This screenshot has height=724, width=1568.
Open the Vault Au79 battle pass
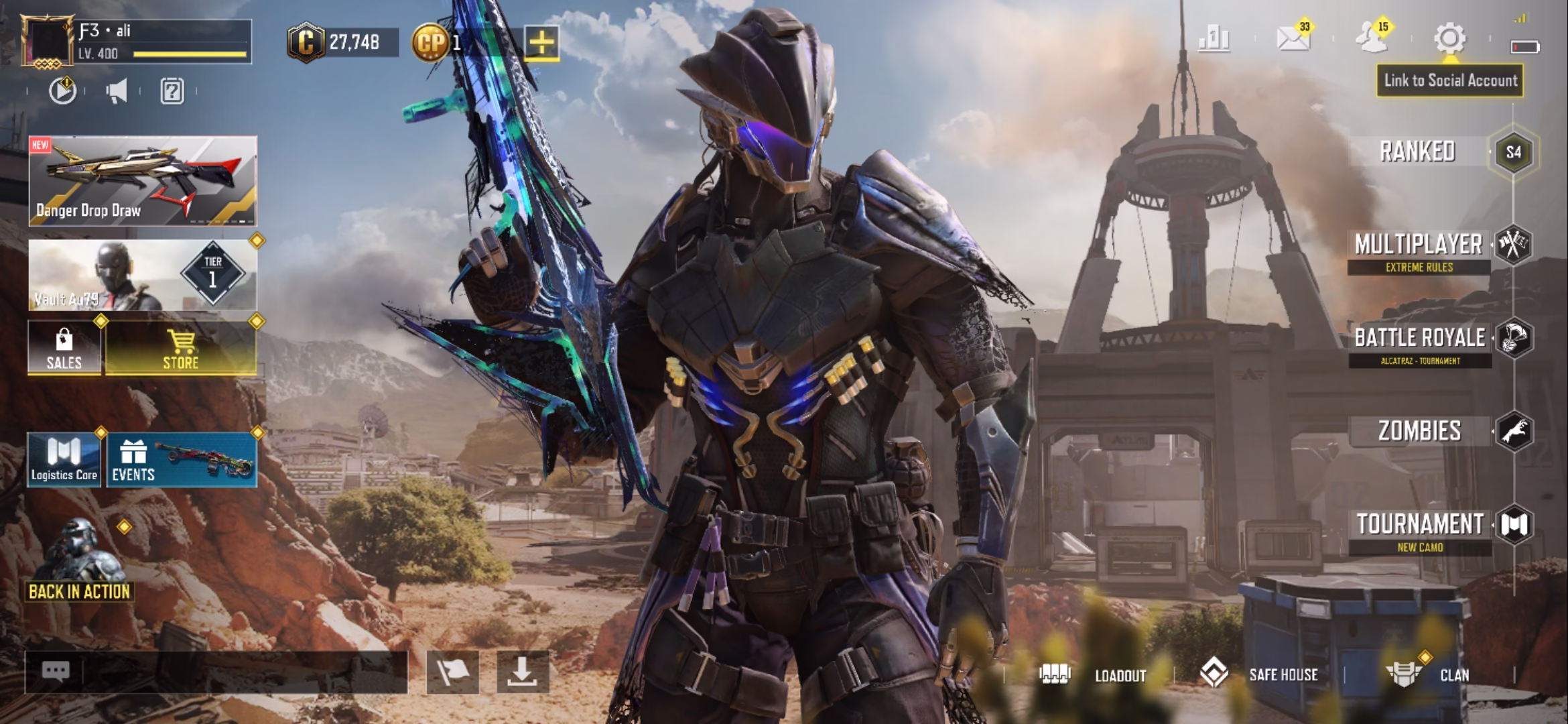click(143, 276)
